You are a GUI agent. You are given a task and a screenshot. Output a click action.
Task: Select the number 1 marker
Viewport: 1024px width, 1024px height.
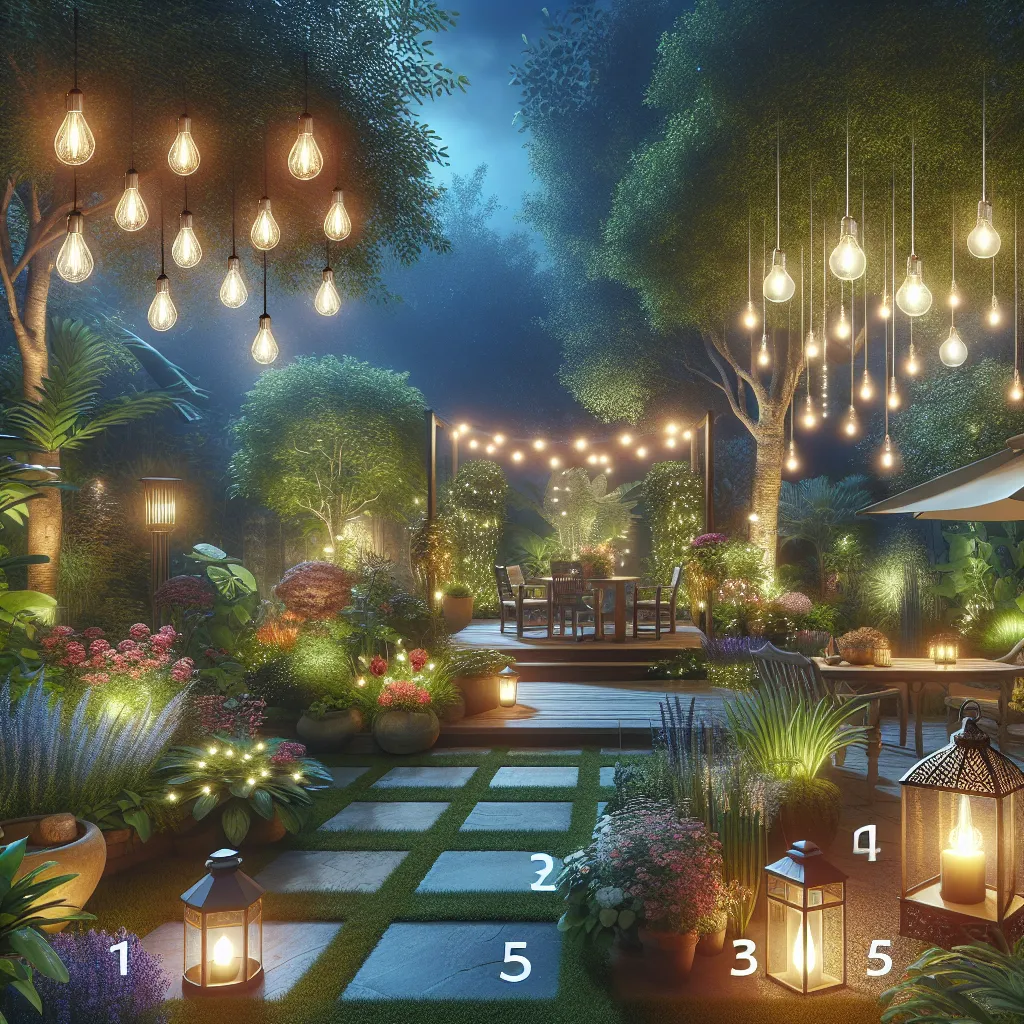(x=120, y=958)
